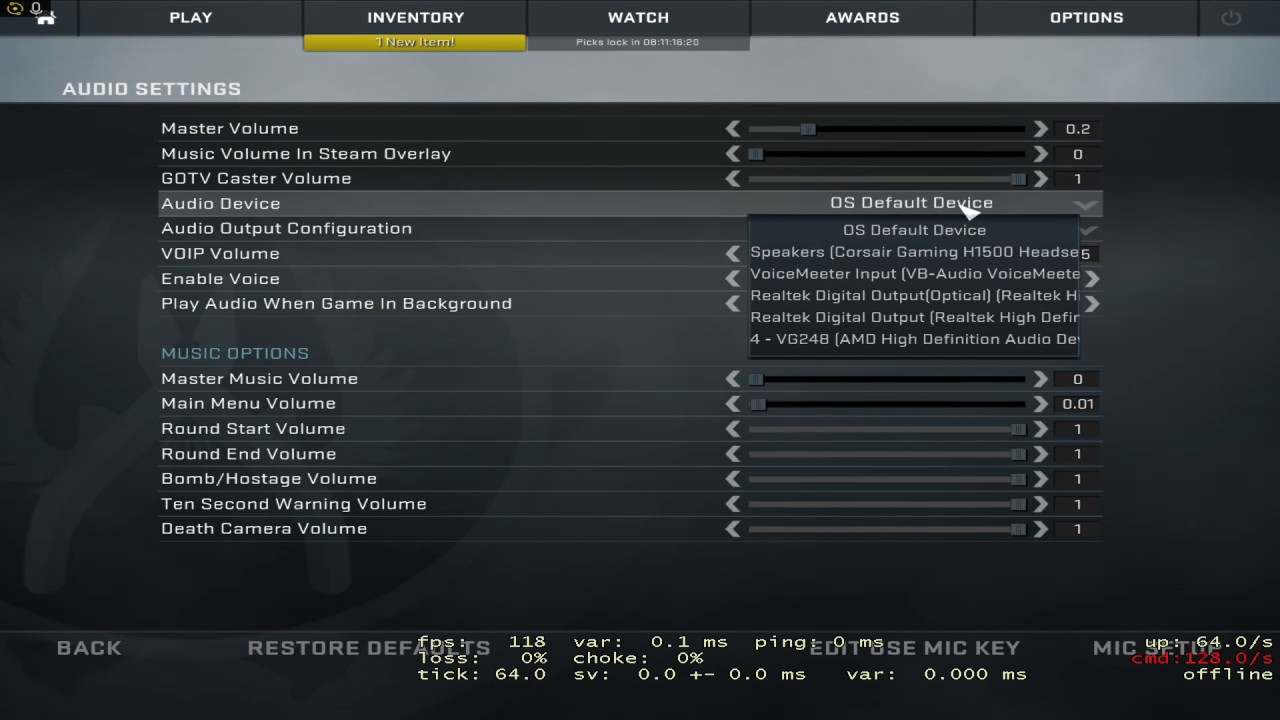Return via the home icon
Viewport: 1280px width, 720px height.
46,19
